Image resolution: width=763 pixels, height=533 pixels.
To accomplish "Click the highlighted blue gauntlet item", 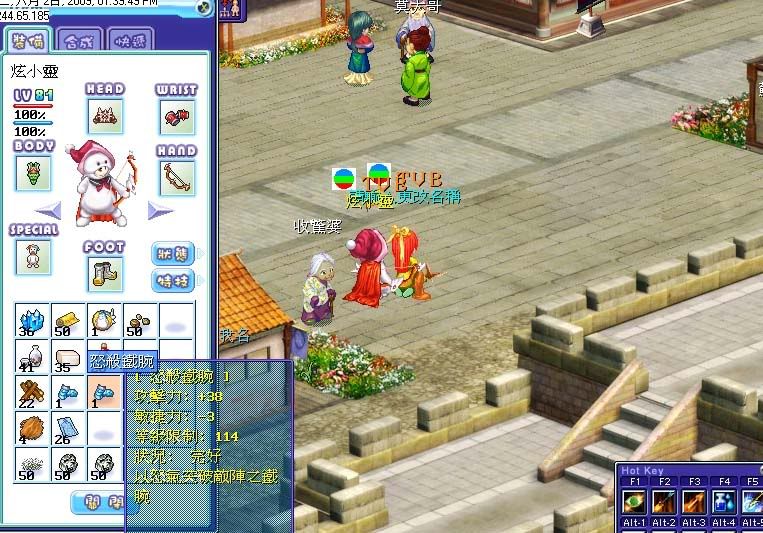I will coord(104,394).
